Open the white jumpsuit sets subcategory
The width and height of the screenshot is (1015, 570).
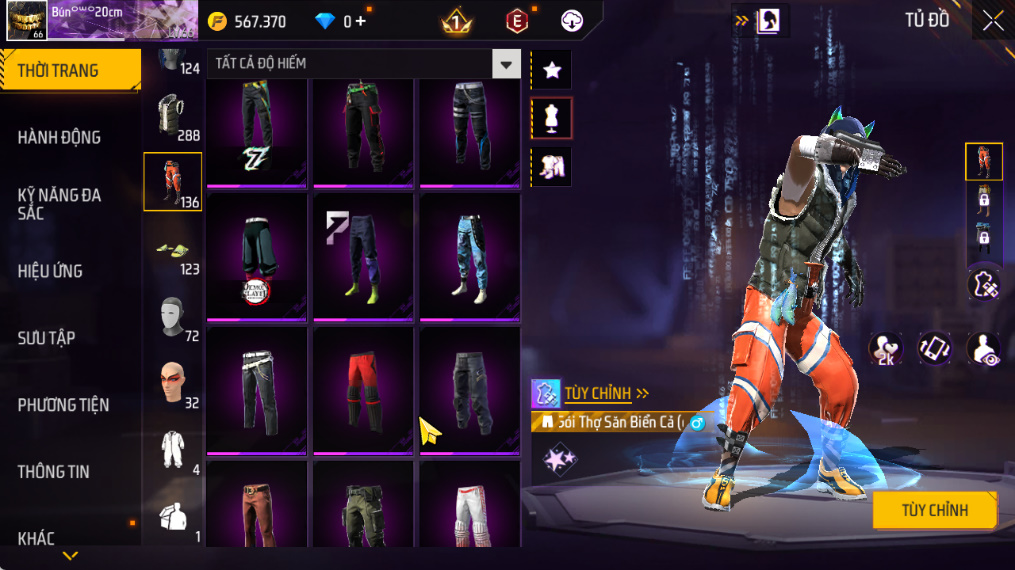pyautogui.click(x=172, y=450)
